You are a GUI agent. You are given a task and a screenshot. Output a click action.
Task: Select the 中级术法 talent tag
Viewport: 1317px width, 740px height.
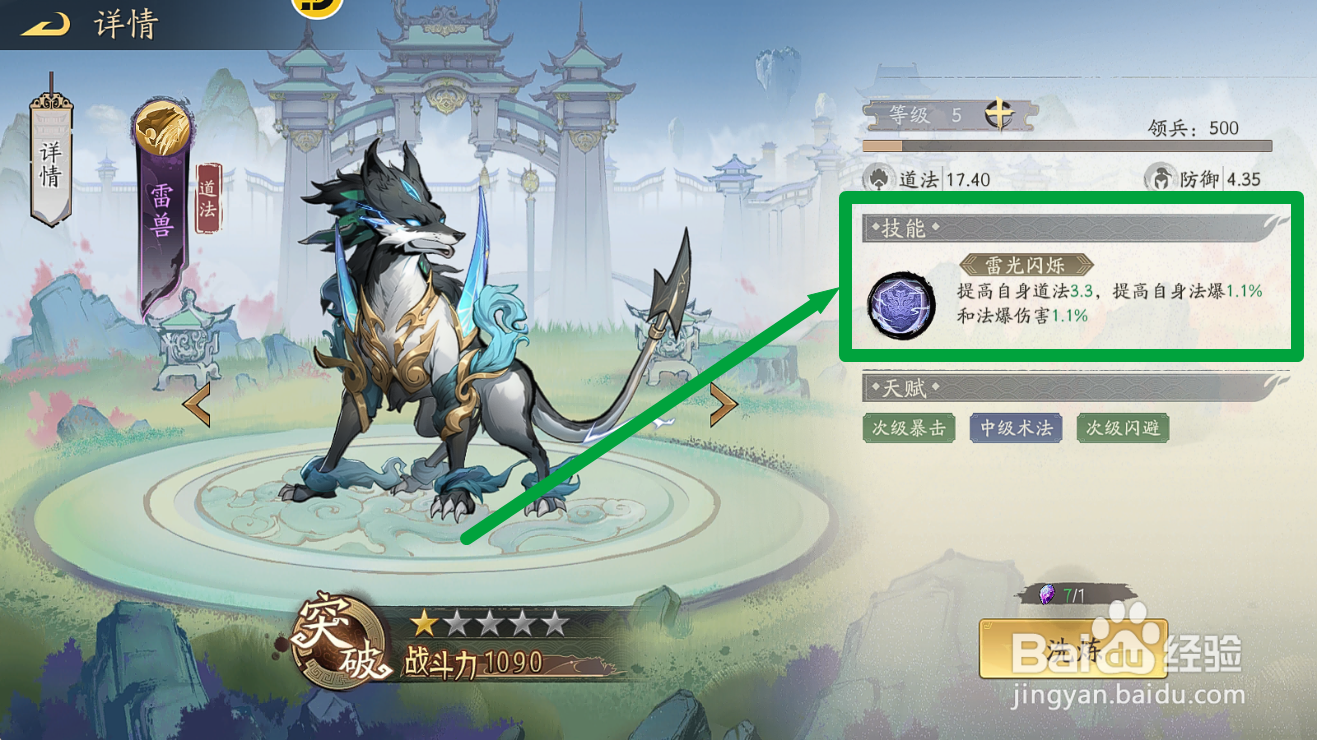[x=1016, y=428]
